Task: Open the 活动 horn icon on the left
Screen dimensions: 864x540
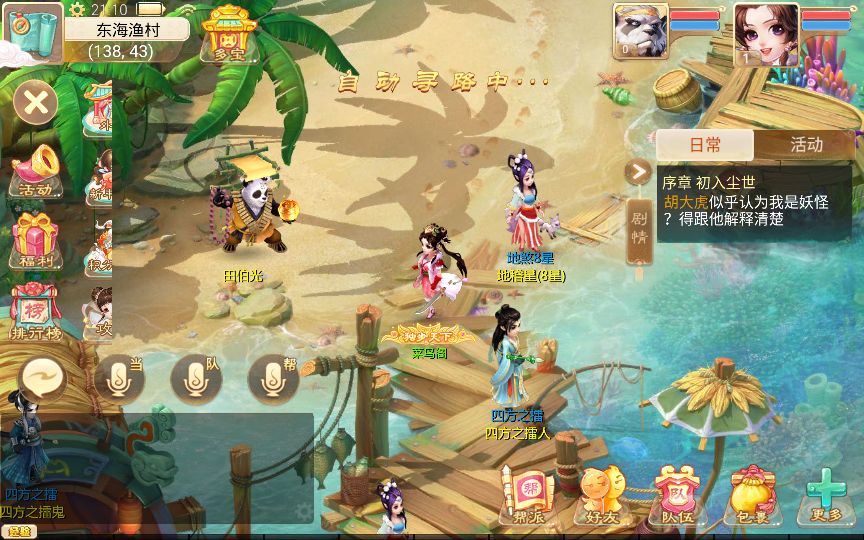Action: coord(36,170)
